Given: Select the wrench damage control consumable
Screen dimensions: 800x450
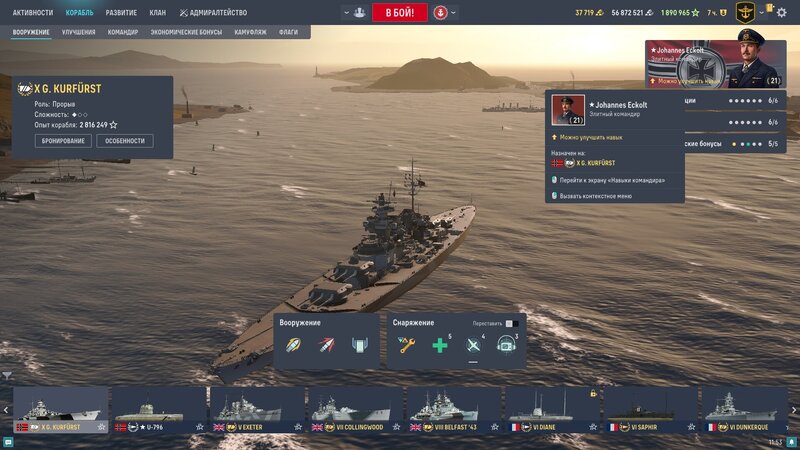Looking at the screenshot, I should (x=407, y=346).
